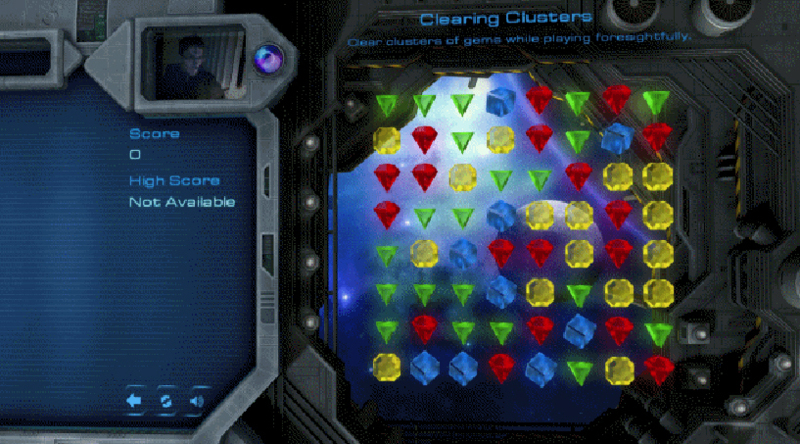This screenshot has width=800, height=444.
Task: Choose the only green gem in the fifth row
Action: coord(386,254)
